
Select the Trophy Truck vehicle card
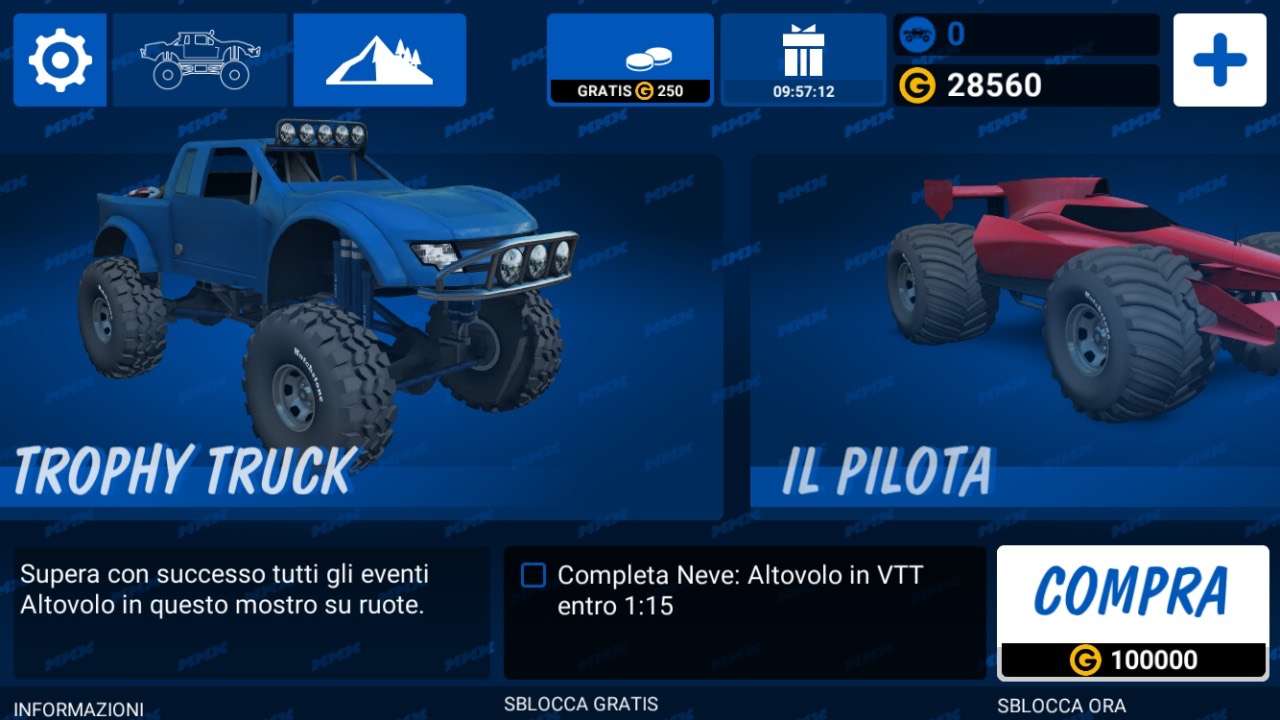pyautogui.click(x=360, y=335)
